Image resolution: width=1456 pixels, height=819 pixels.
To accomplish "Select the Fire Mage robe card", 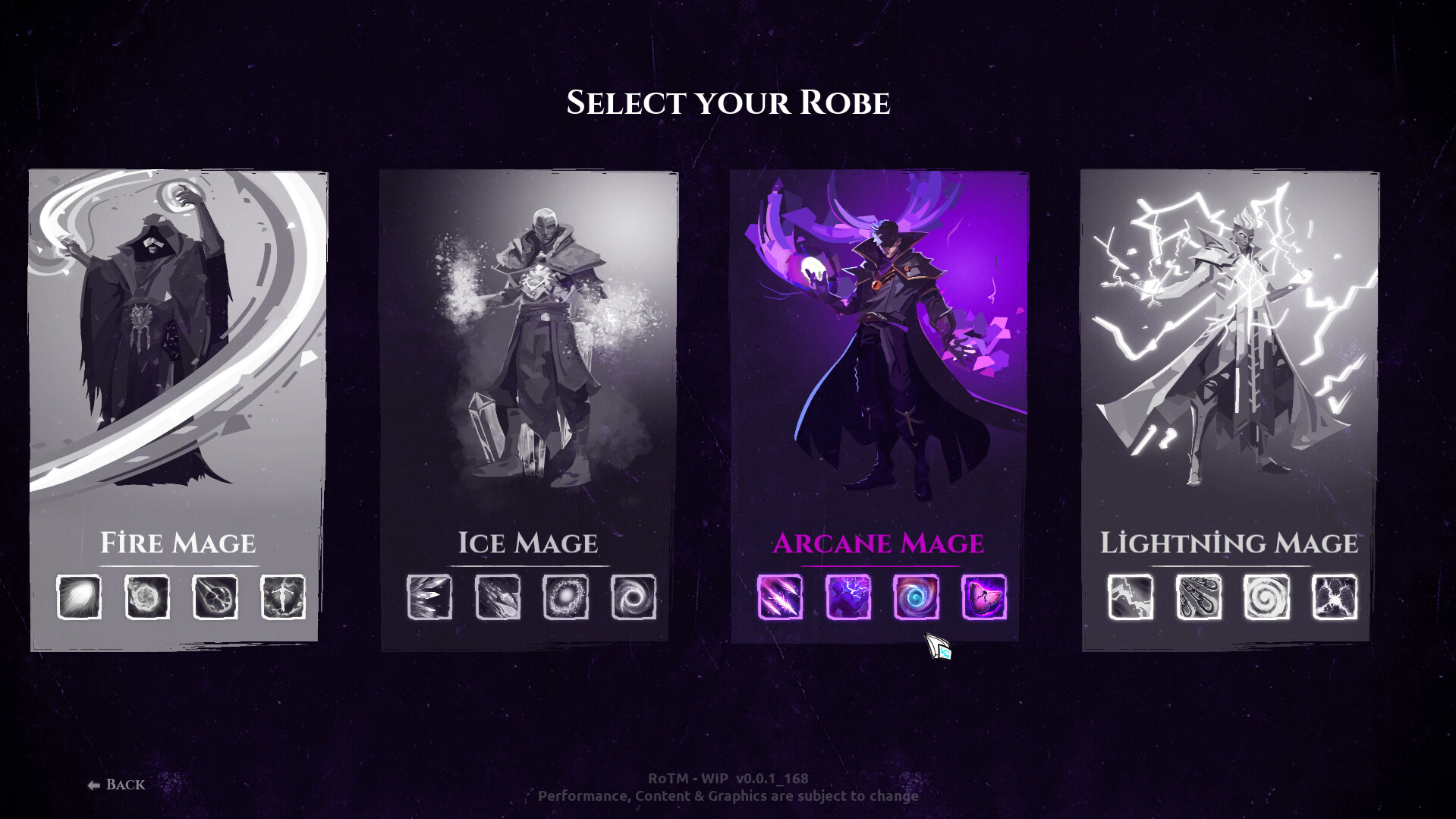I will tap(178, 342).
